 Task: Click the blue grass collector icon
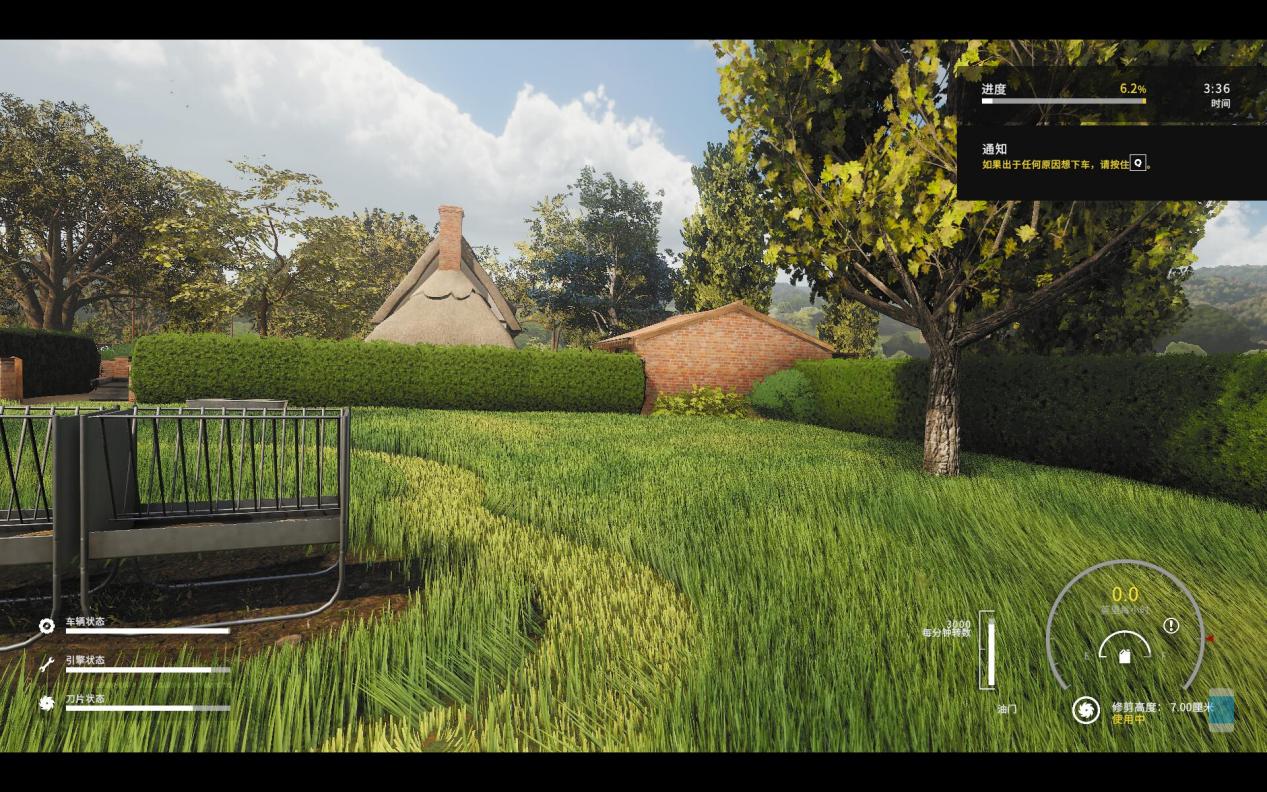(x=1221, y=710)
